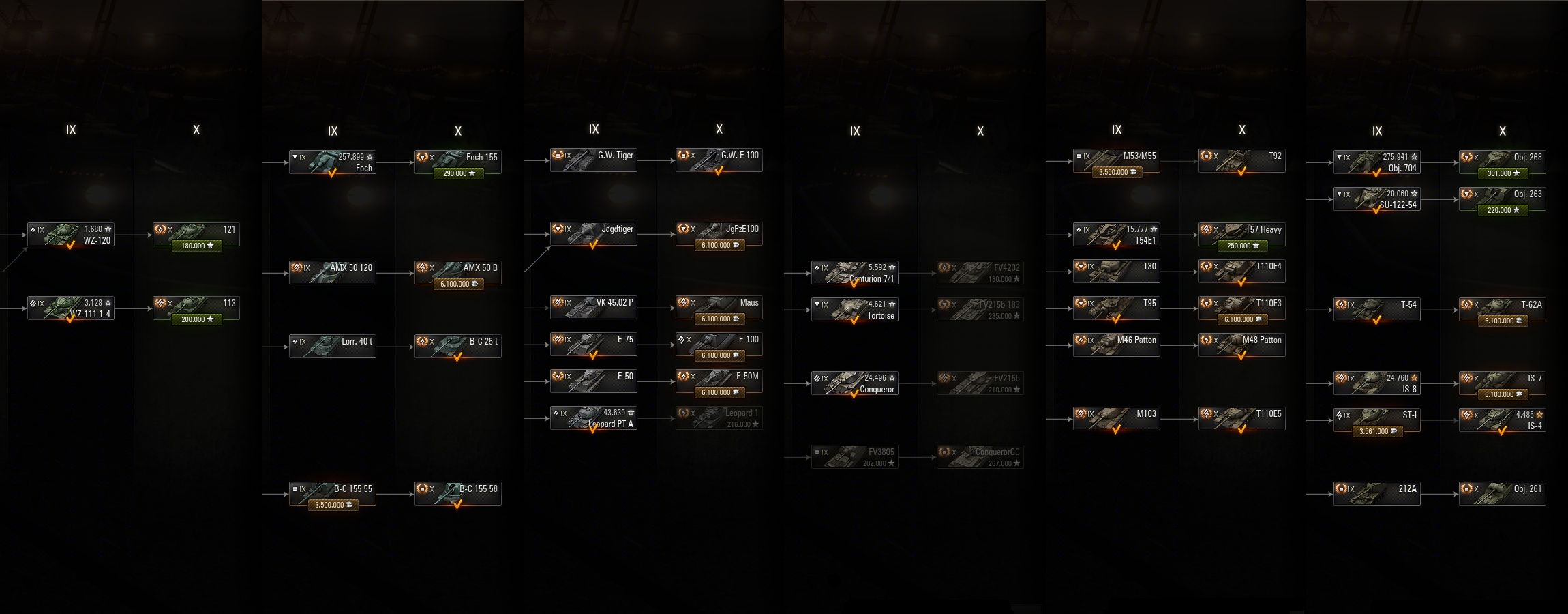Select the Obj. 261 artillery node

click(x=1503, y=494)
